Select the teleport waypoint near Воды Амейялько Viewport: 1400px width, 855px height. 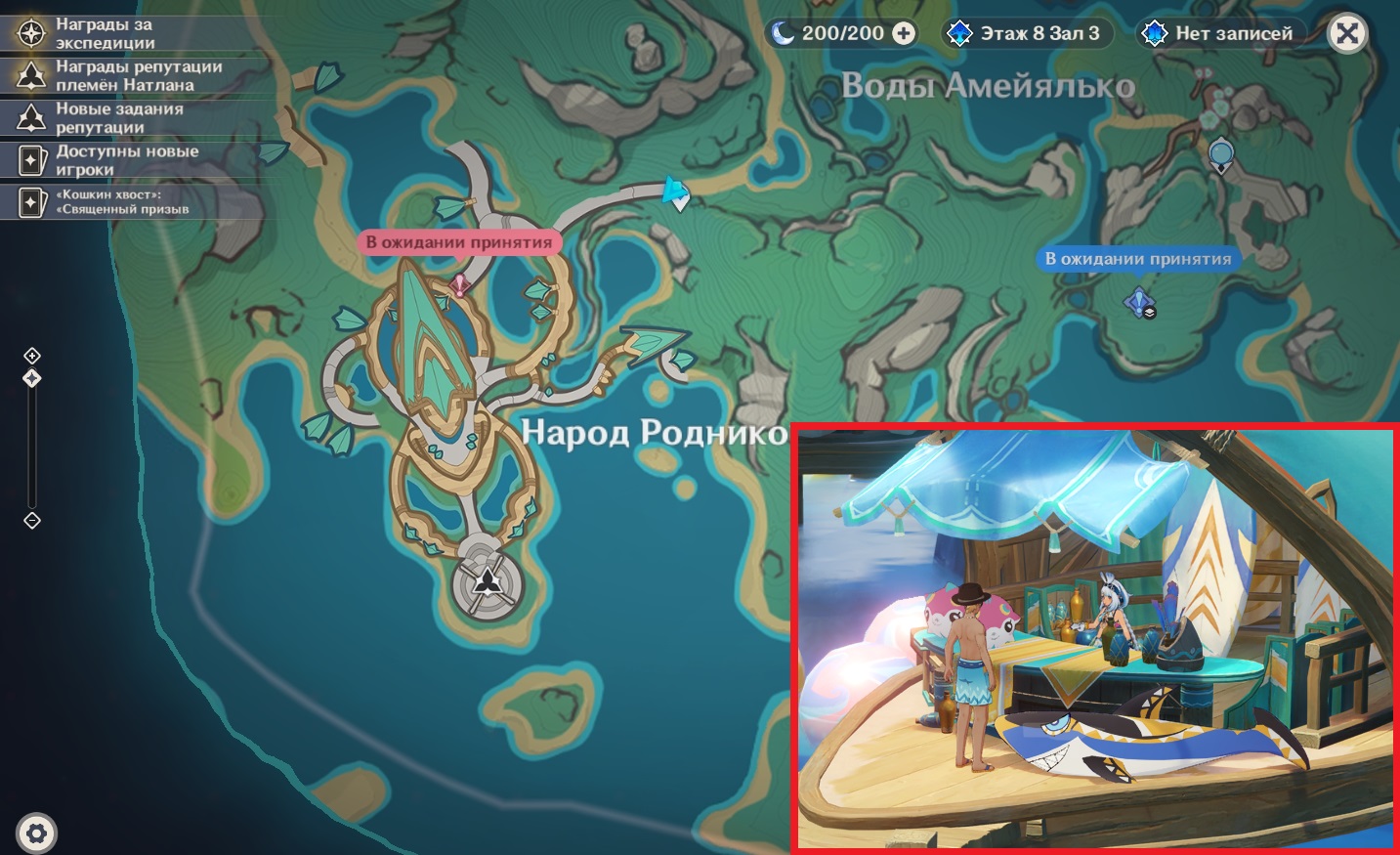pos(1220,154)
